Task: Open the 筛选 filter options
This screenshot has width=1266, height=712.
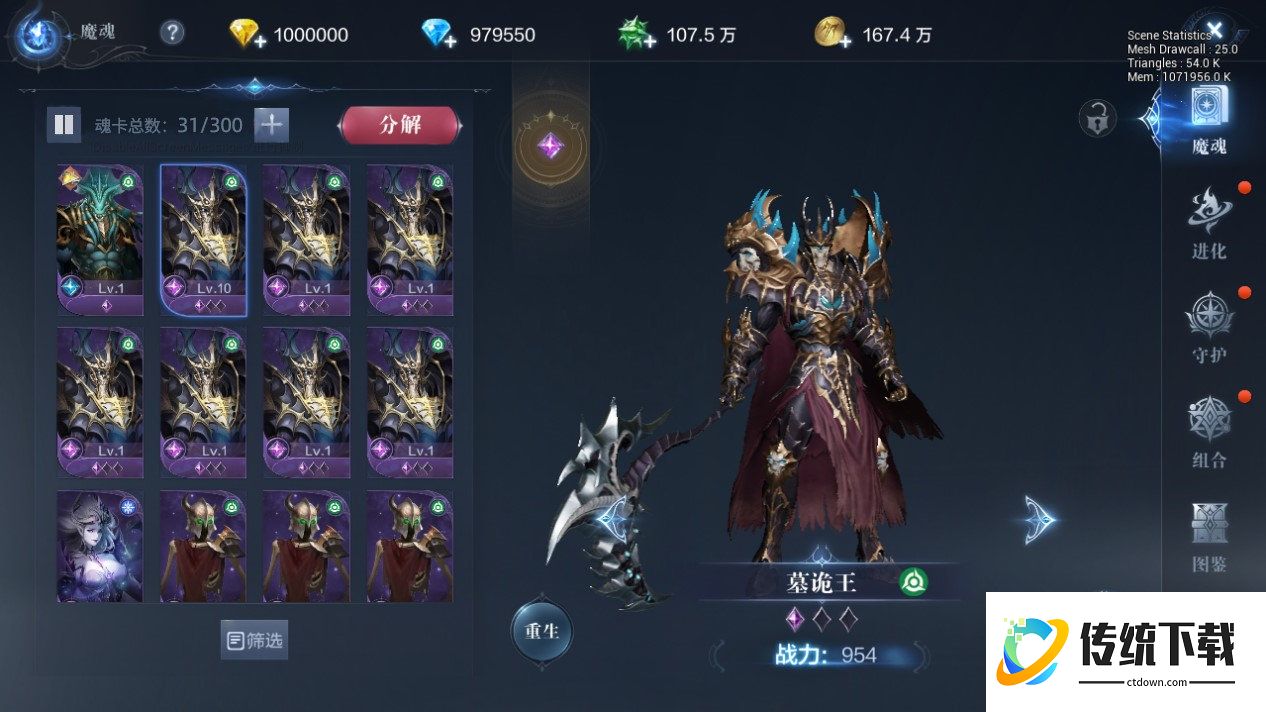Action: click(254, 640)
